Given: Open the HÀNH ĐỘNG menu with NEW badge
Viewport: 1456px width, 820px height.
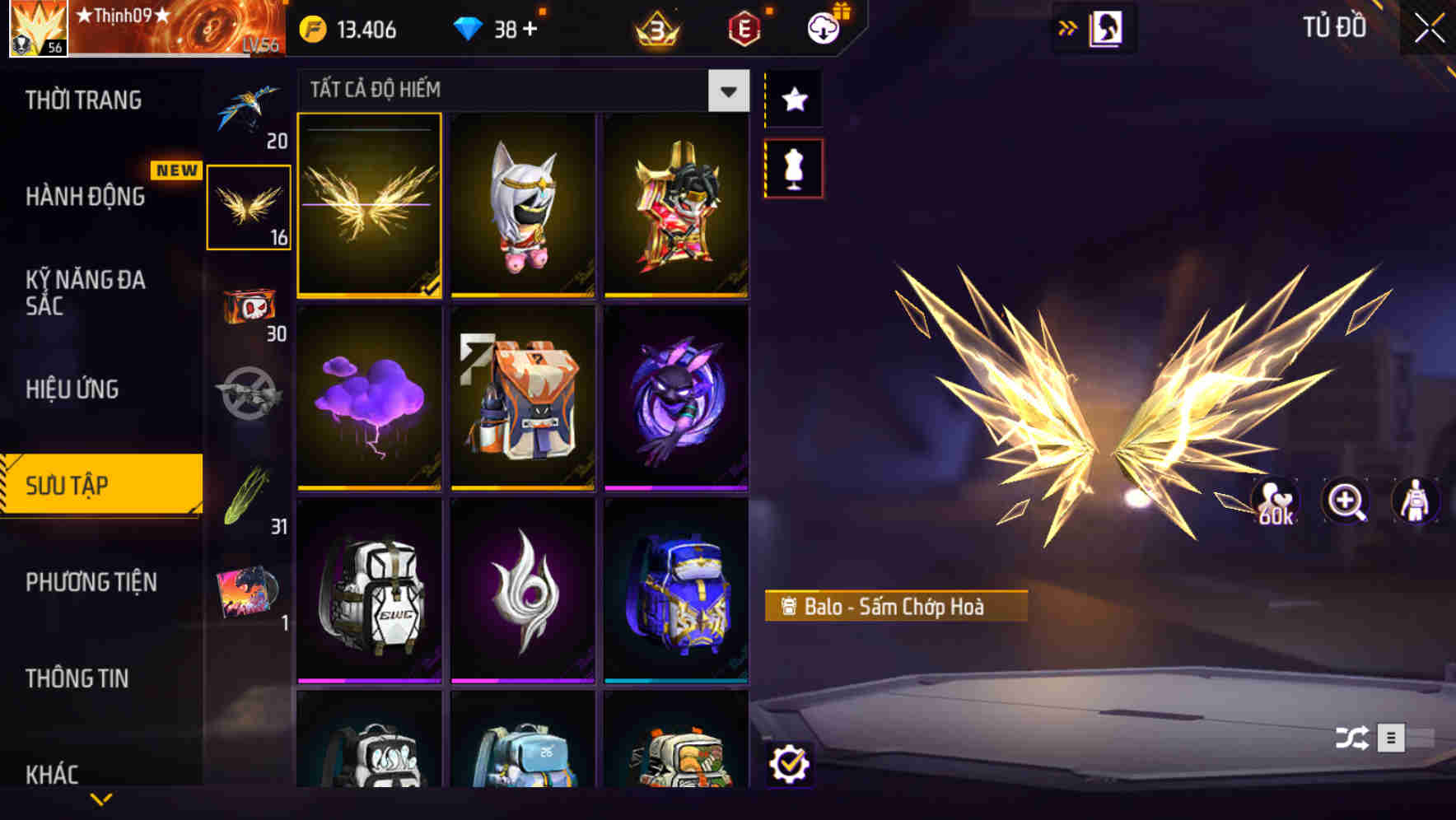Looking at the screenshot, I should pos(85,198).
